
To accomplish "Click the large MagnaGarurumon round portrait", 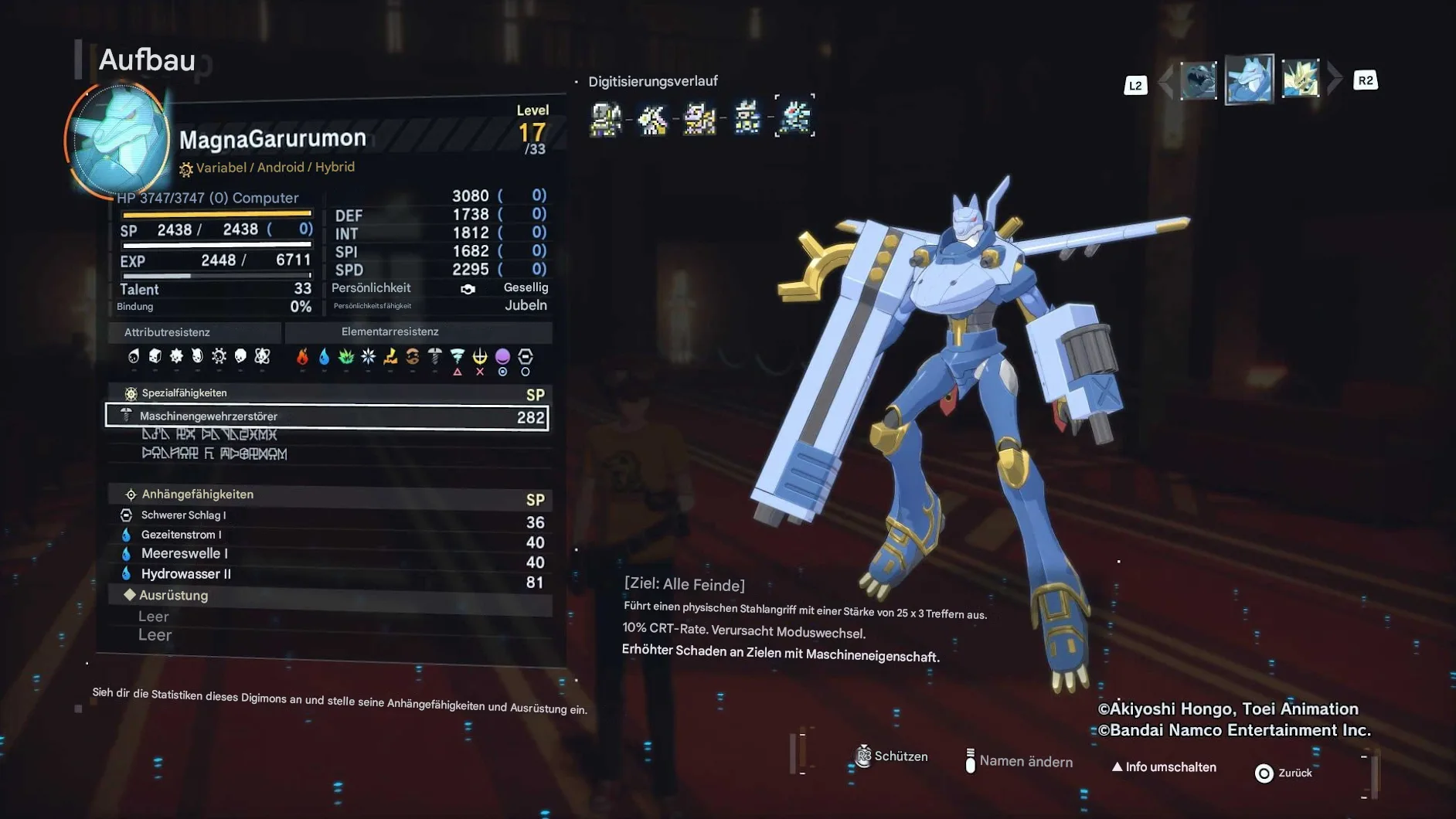I will point(118,139).
